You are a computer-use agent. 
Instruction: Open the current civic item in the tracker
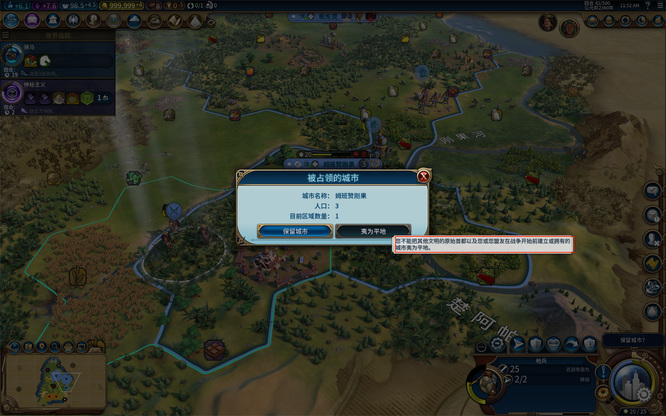14,95
